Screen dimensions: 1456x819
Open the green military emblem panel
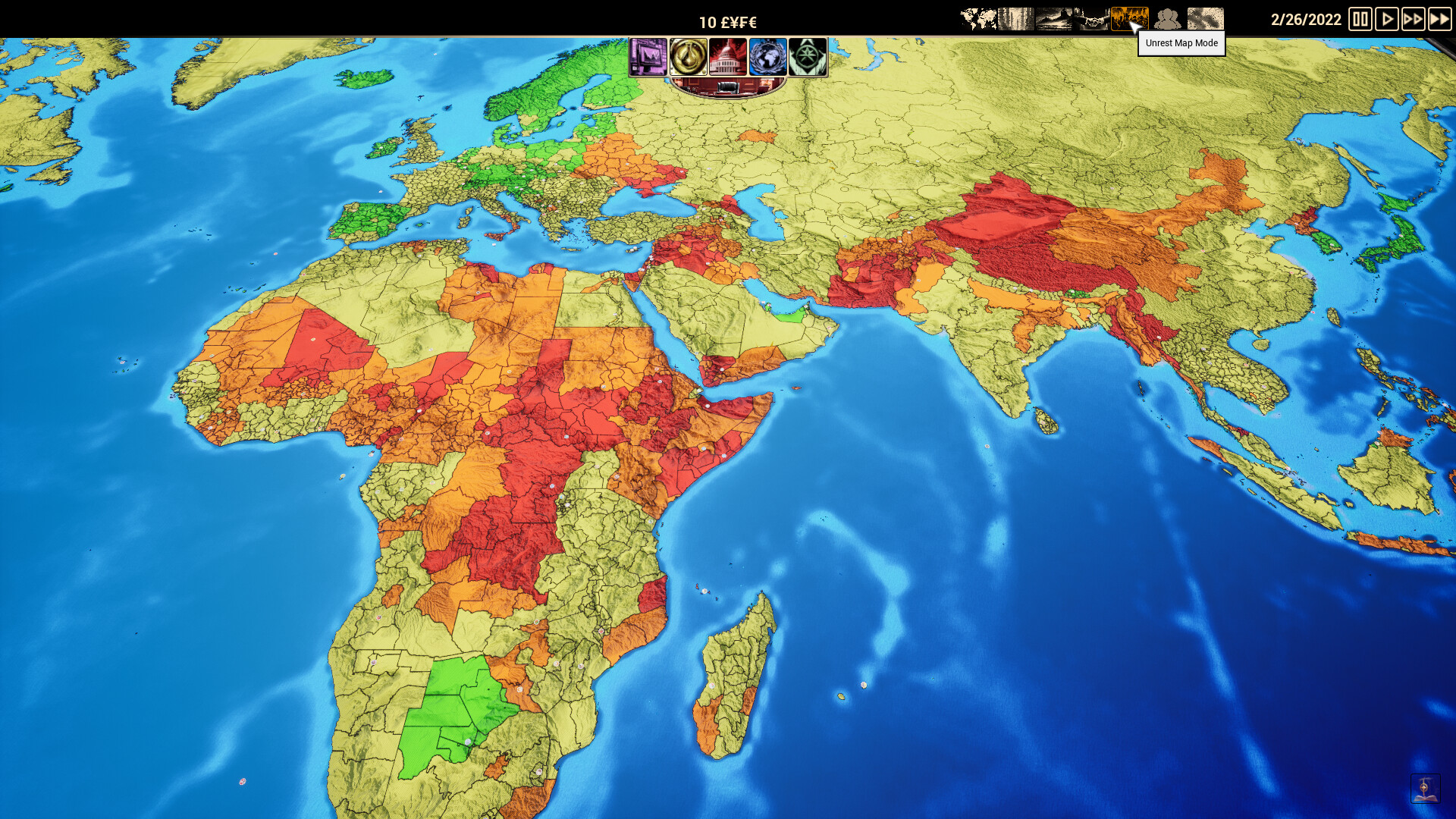click(x=808, y=57)
